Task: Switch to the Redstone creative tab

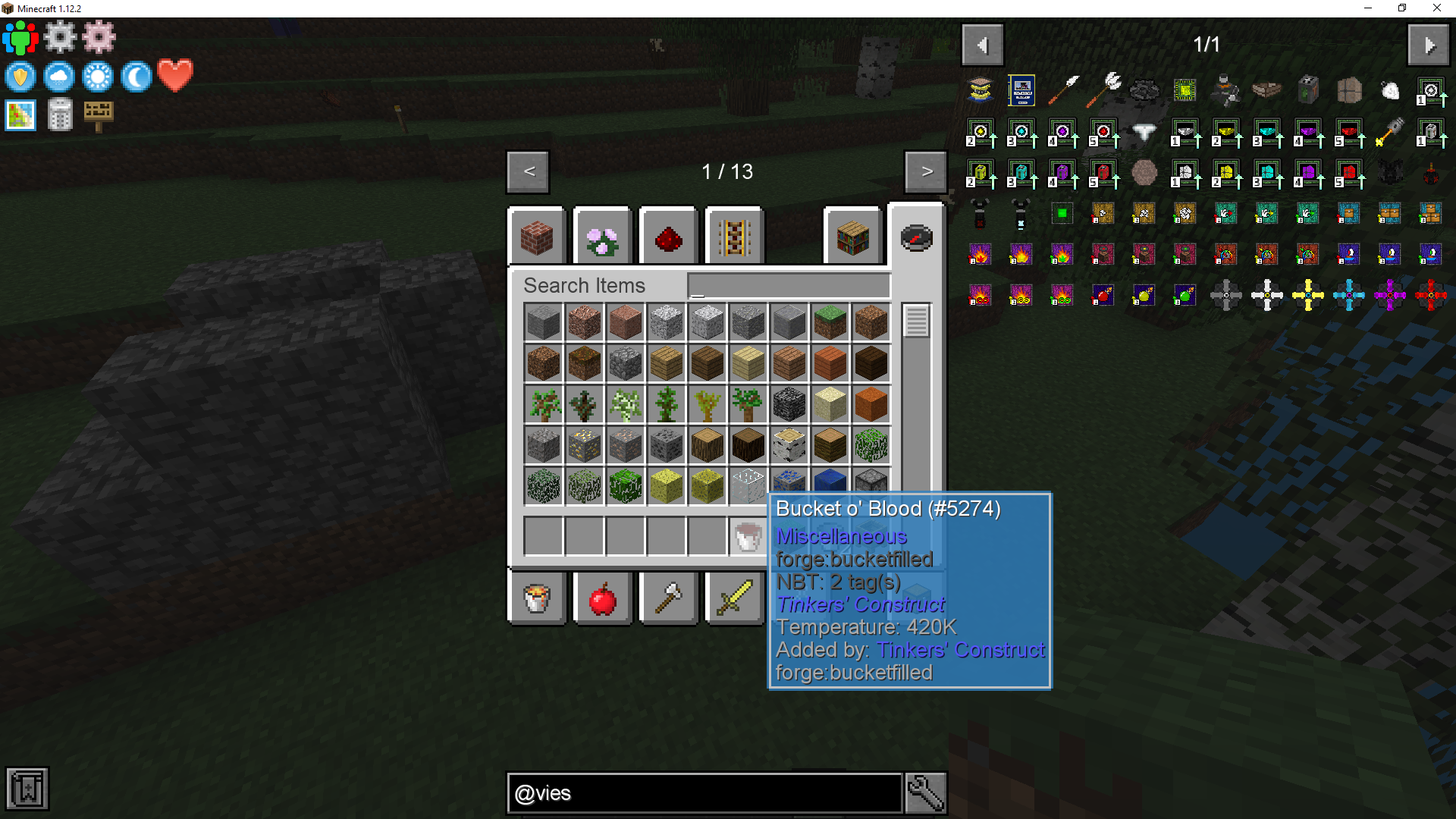Action: [668, 236]
